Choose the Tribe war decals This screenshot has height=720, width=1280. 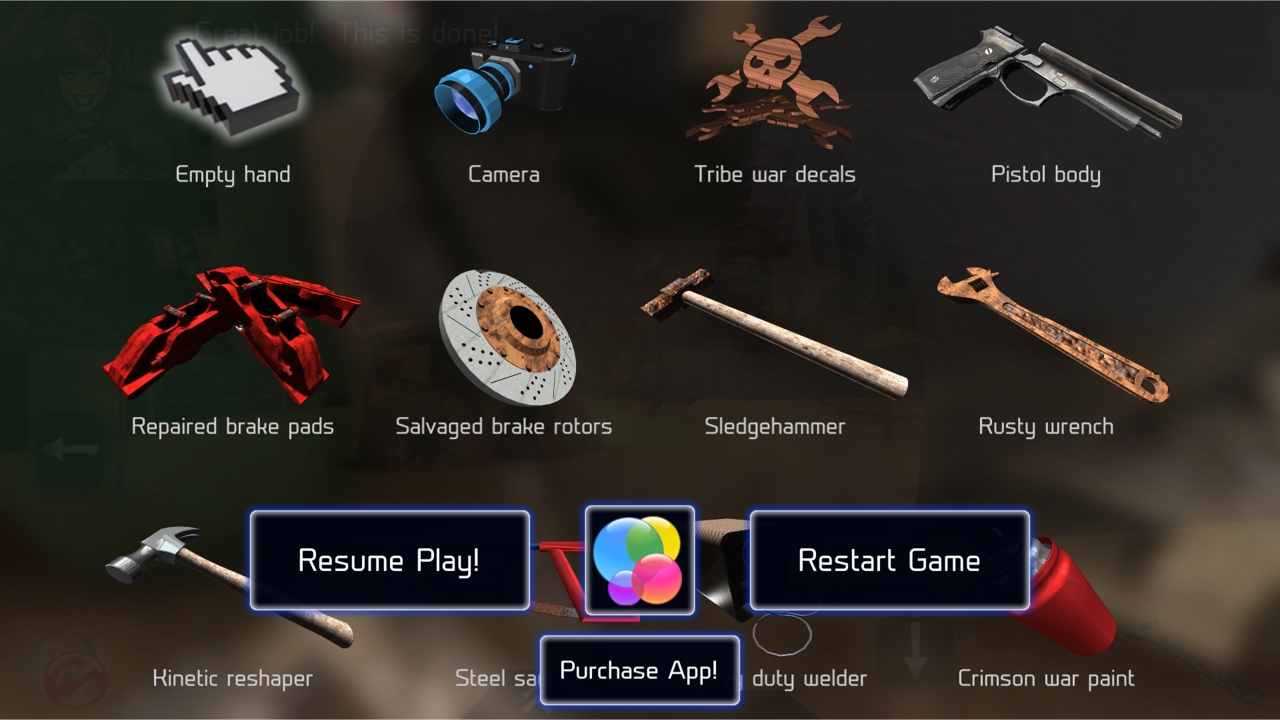point(775,85)
